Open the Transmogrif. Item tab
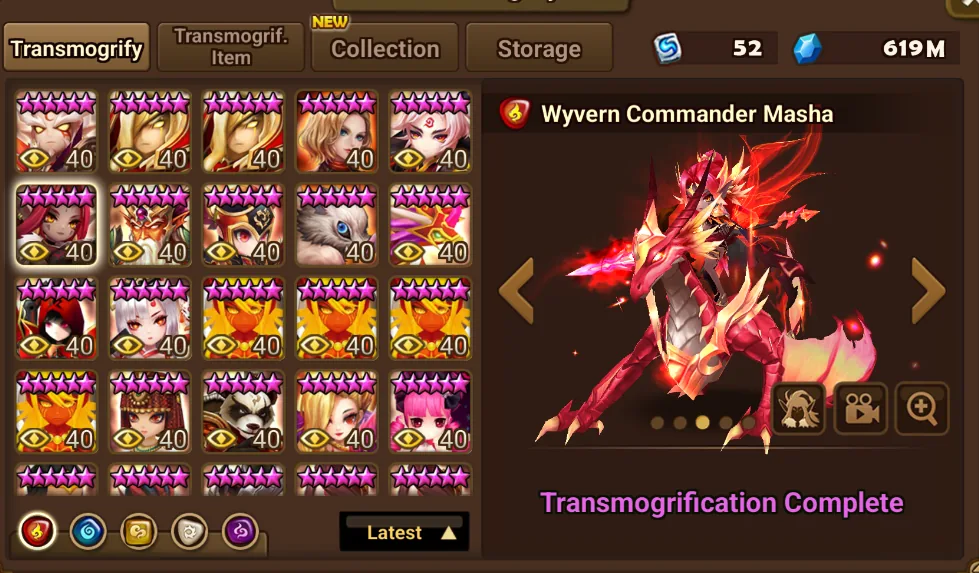The image size is (979, 573). click(231, 48)
